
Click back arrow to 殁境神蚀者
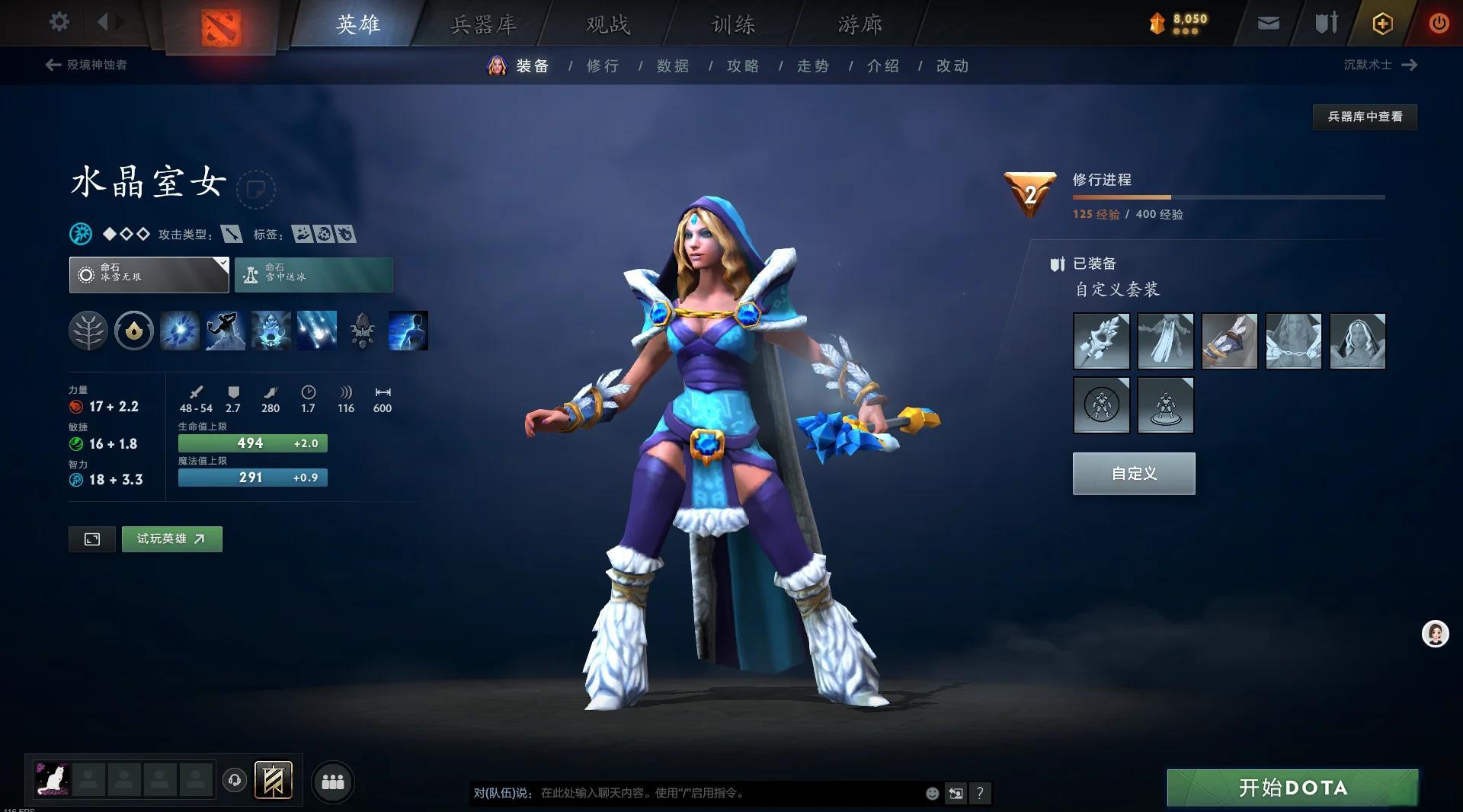pos(52,65)
